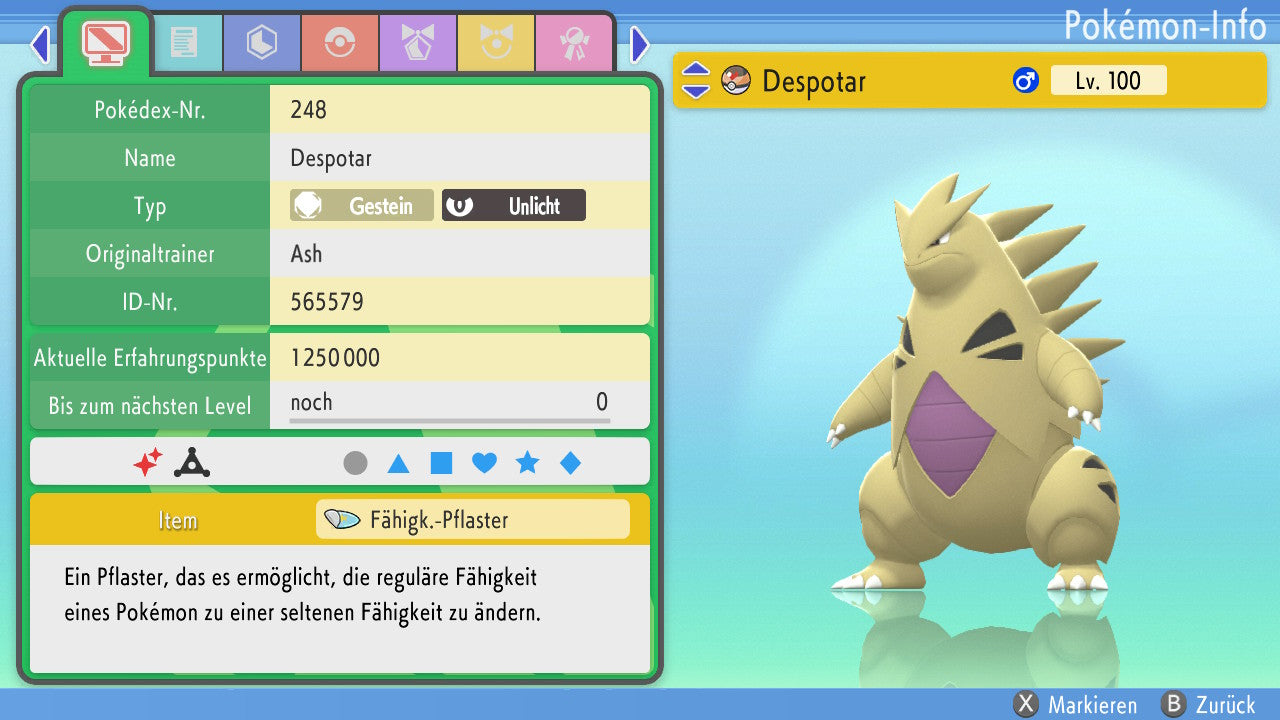Toggle the blue heart marking
1280x720 pixels.
click(x=484, y=463)
